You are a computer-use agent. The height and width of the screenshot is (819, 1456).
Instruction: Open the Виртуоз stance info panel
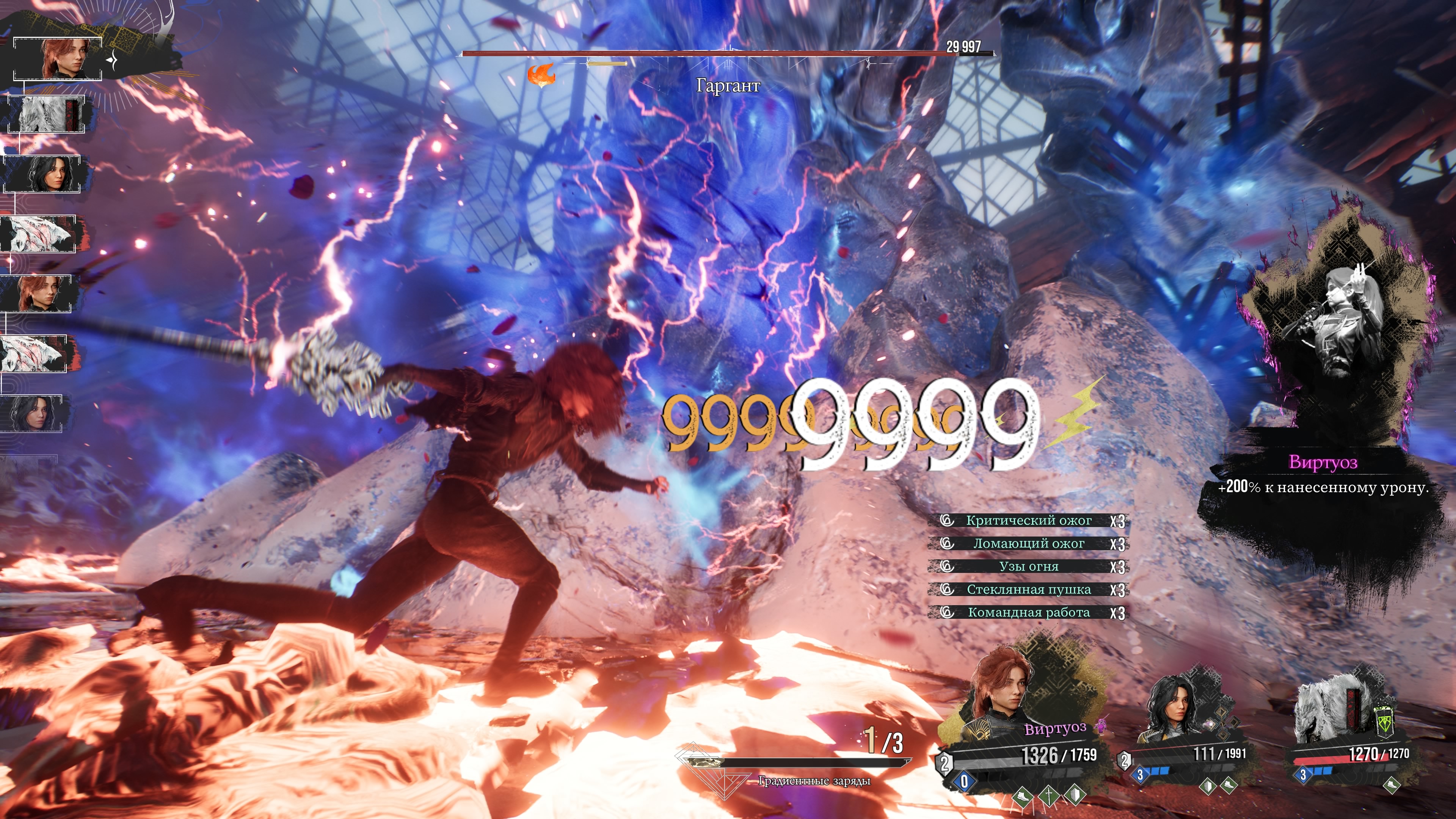pos(1323,475)
